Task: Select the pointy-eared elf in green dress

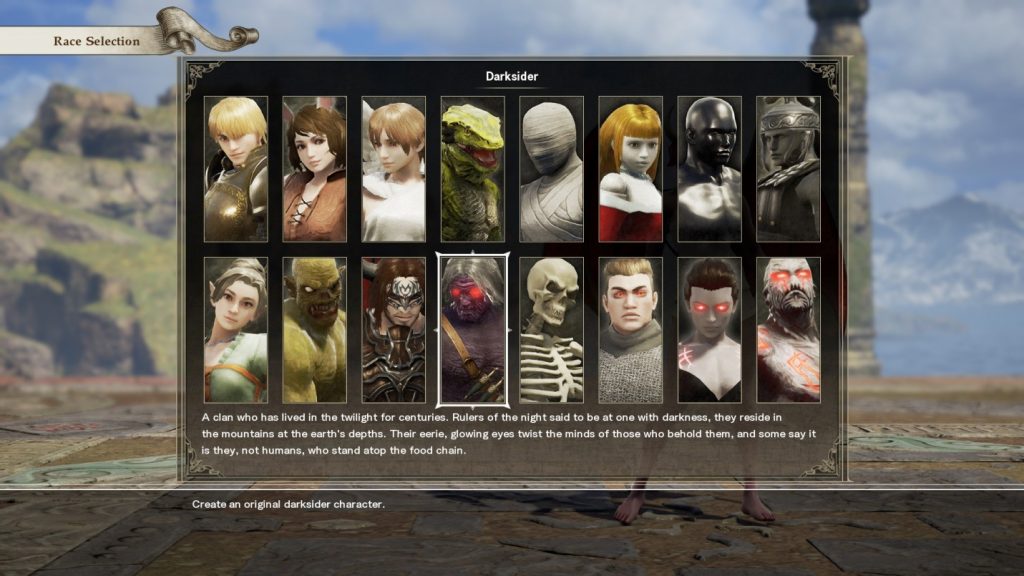Action: click(x=236, y=329)
